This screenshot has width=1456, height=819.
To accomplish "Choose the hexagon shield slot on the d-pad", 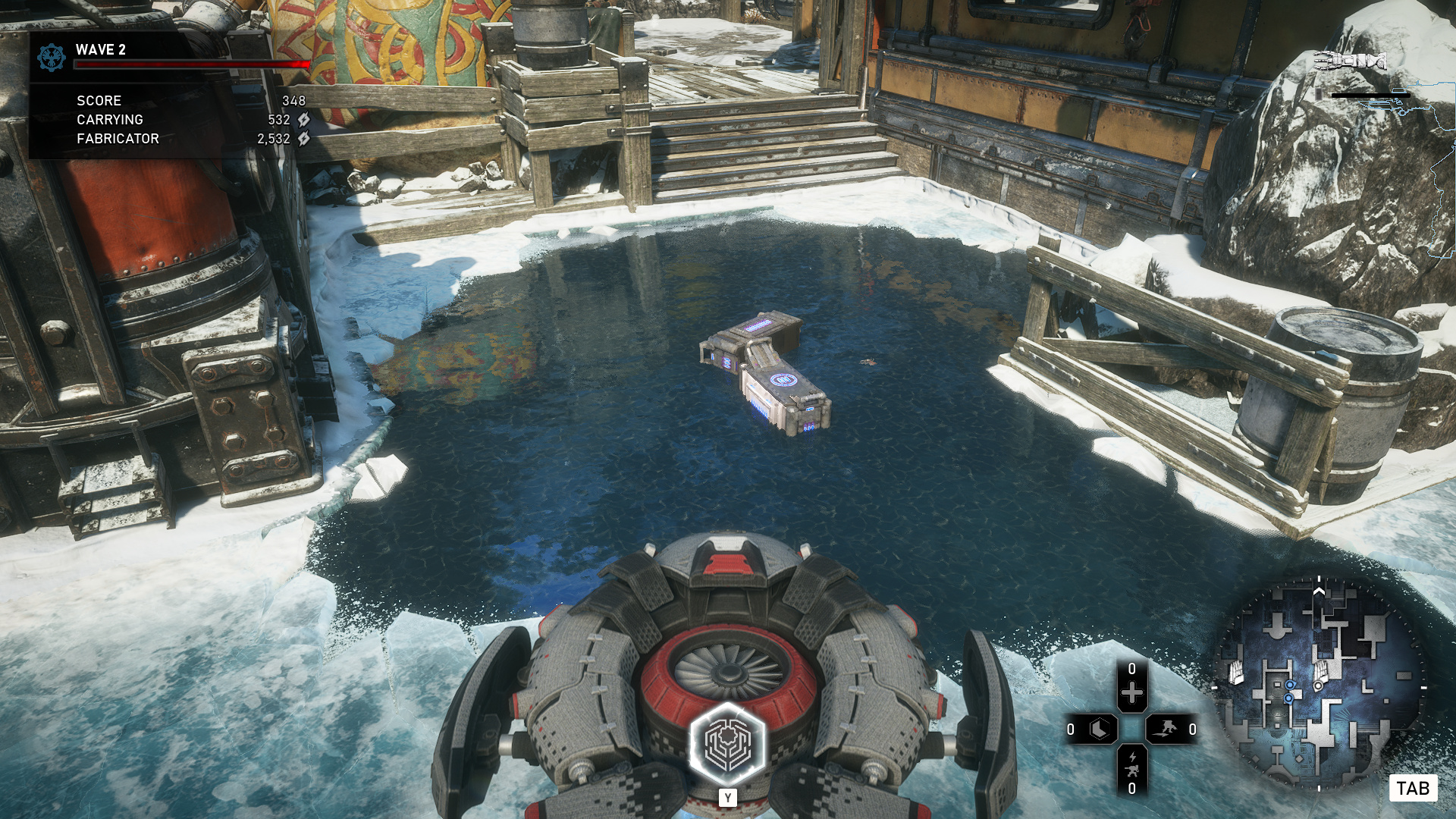I will (x=1099, y=730).
